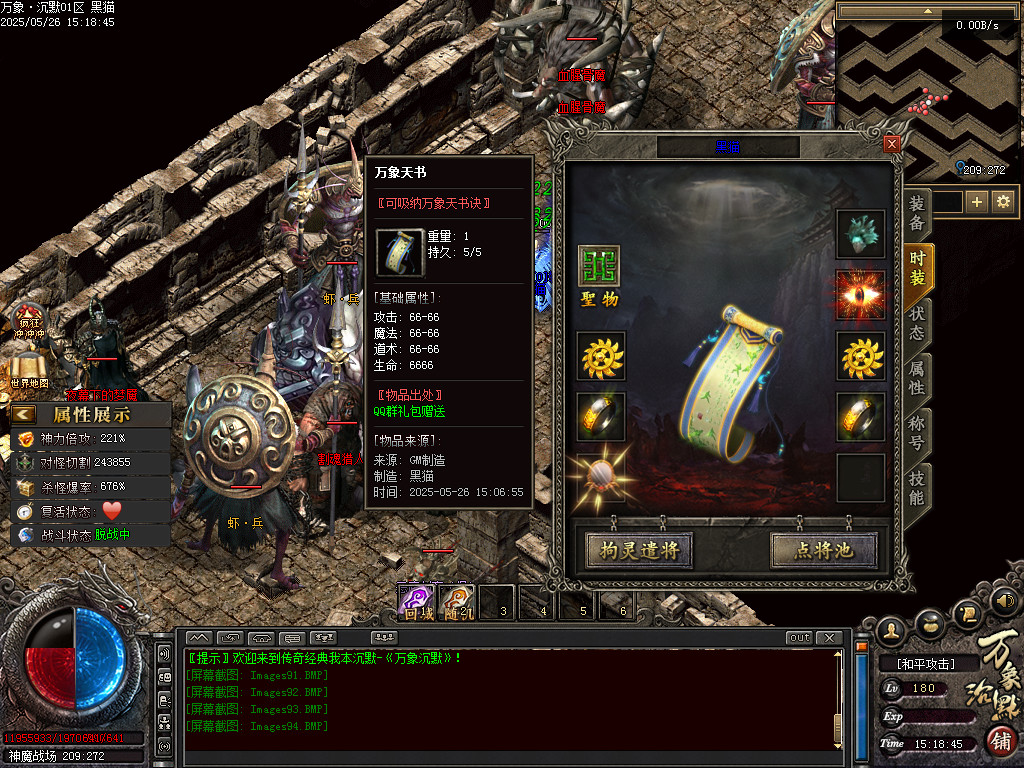Open the 世界地图 world map
The height and width of the screenshot is (768, 1024).
point(30,367)
